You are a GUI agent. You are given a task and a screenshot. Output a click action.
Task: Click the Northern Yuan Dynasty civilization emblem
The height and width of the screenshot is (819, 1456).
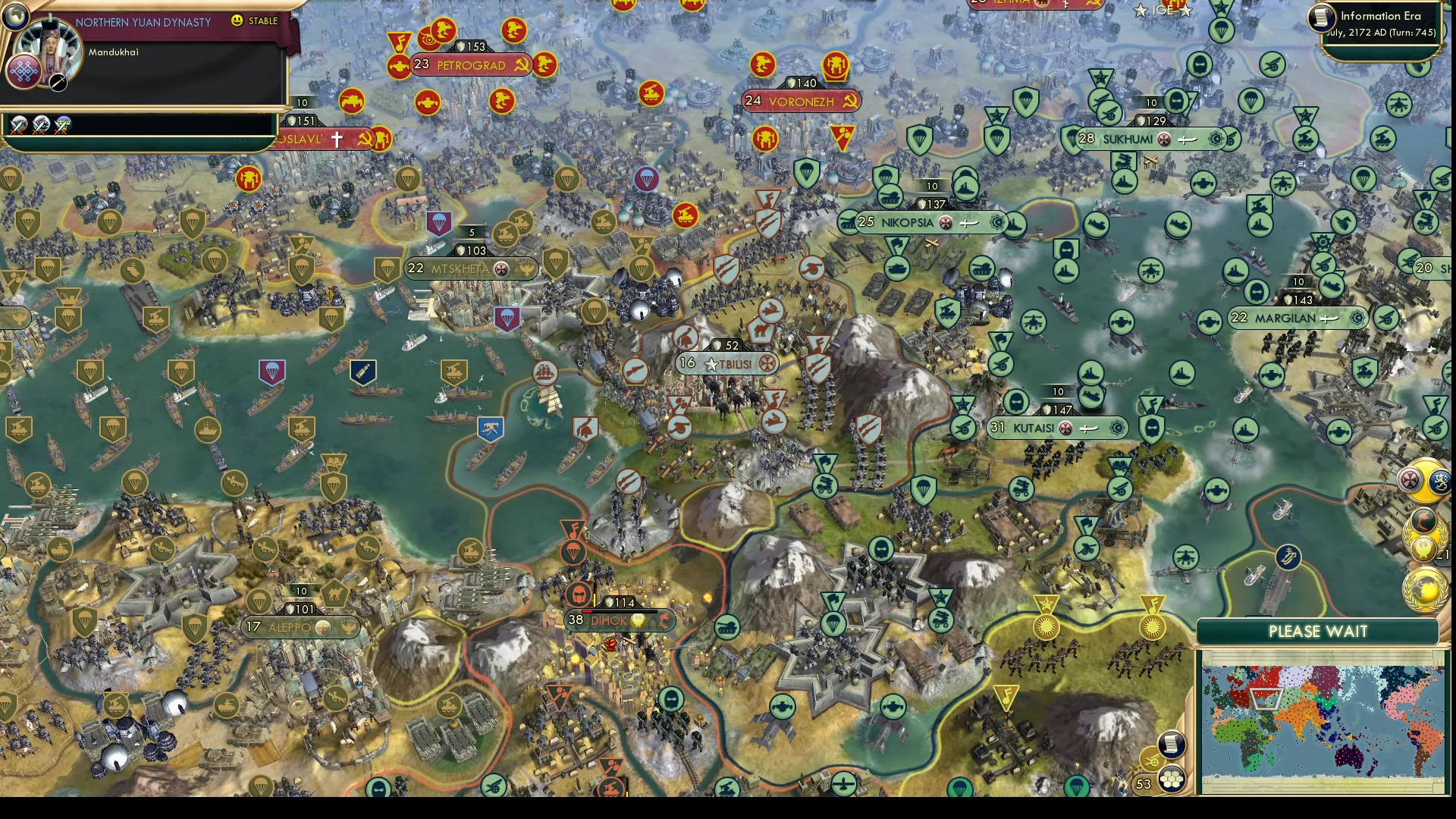tap(25, 73)
